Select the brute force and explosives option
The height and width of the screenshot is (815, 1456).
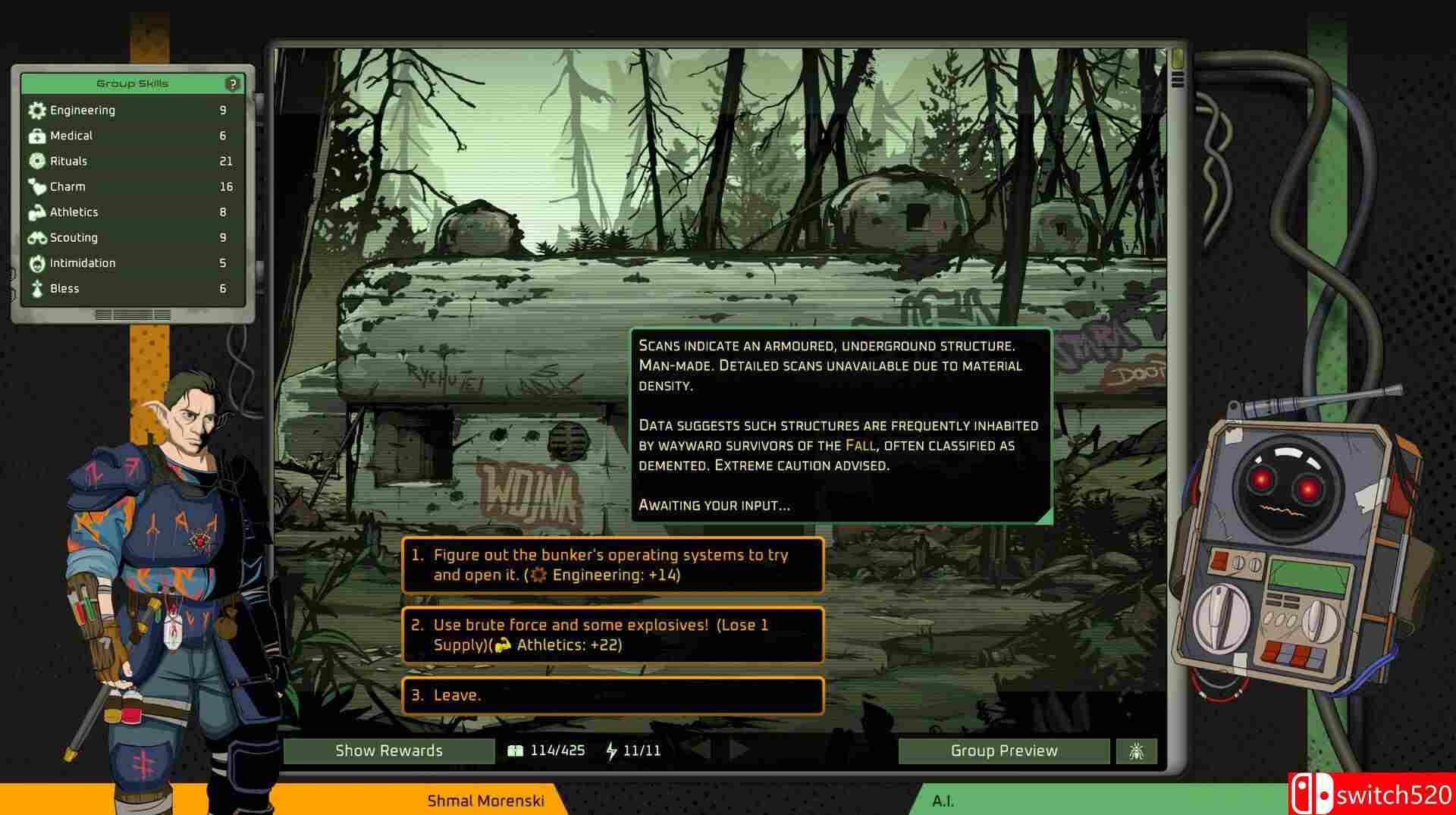[612, 635]
